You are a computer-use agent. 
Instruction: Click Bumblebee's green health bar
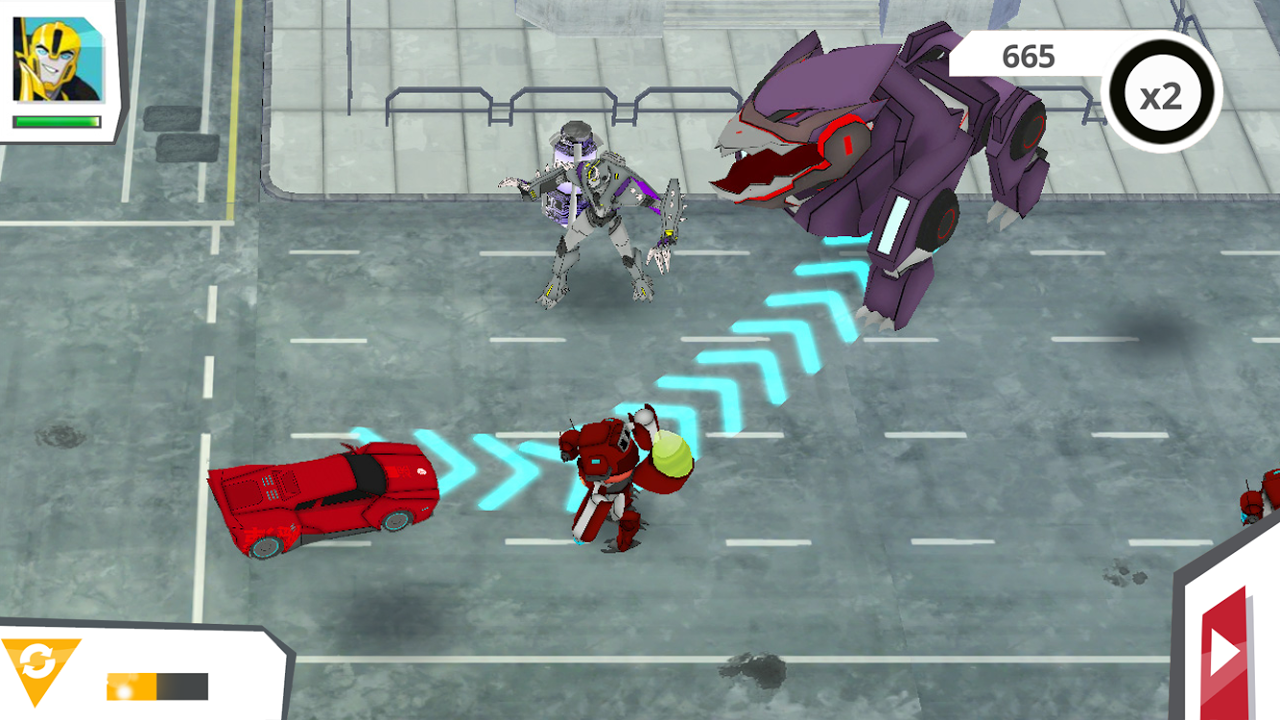pos(57,121)
